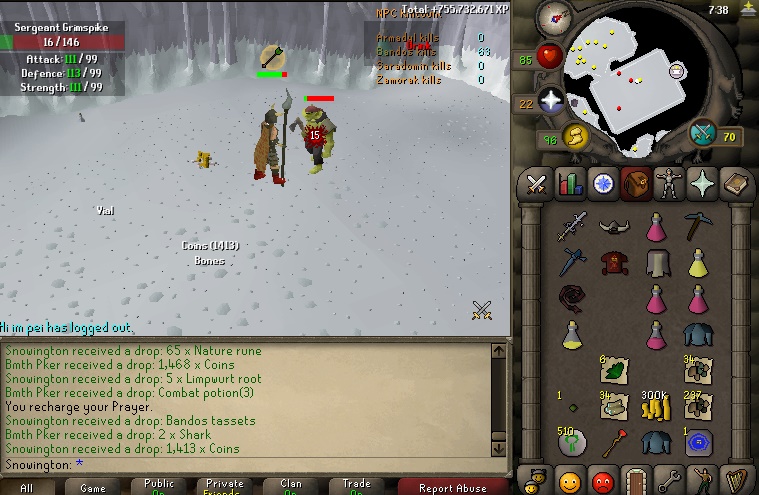Click the Report Abuse button
Image resolution: width=759 pixels, height=495 pixels.
(x=452, y=488)
